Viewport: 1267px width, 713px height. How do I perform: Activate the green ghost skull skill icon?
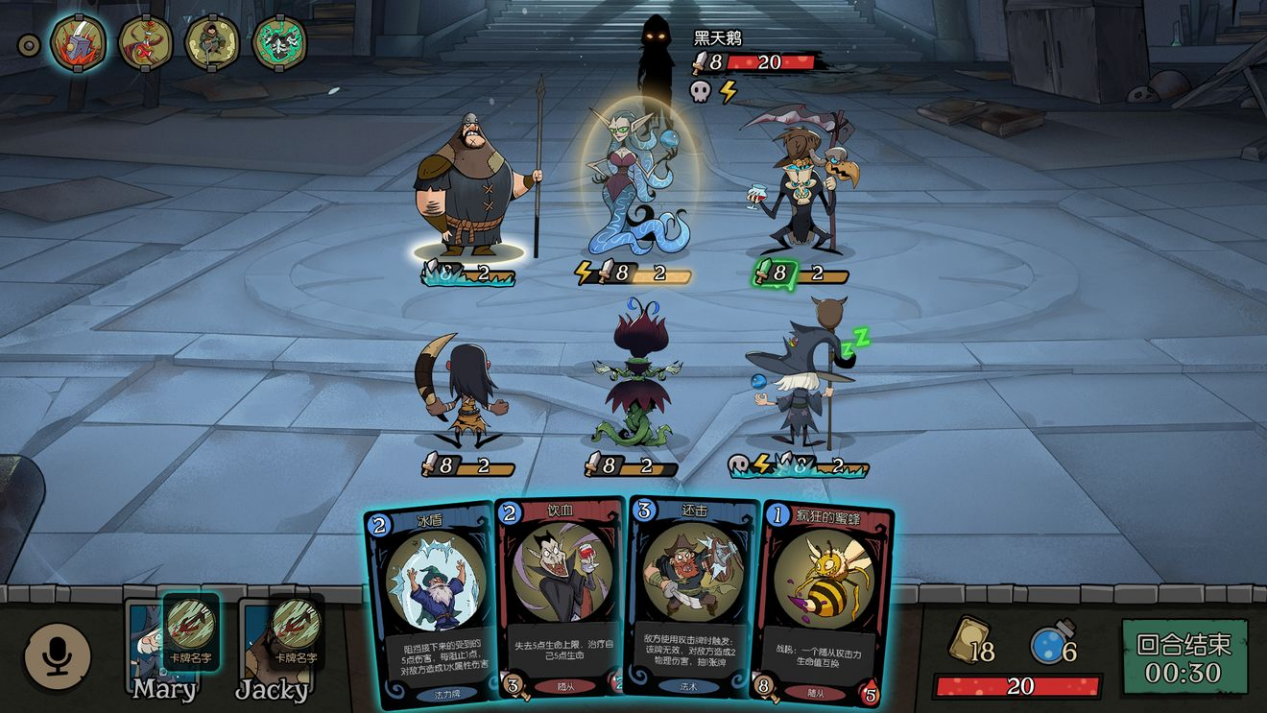[x=279, y=43]
